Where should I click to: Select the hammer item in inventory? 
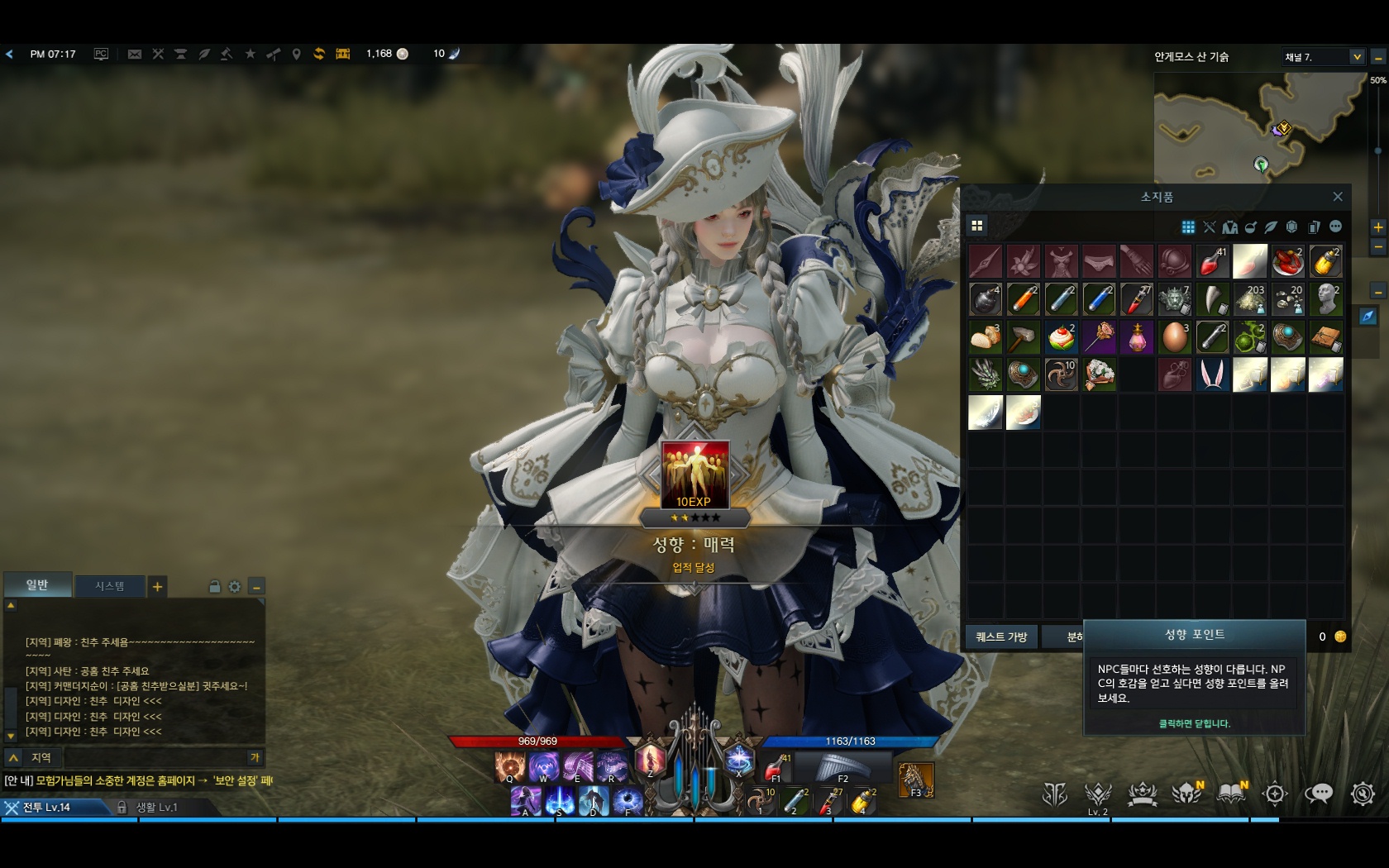coord(1023,337)
